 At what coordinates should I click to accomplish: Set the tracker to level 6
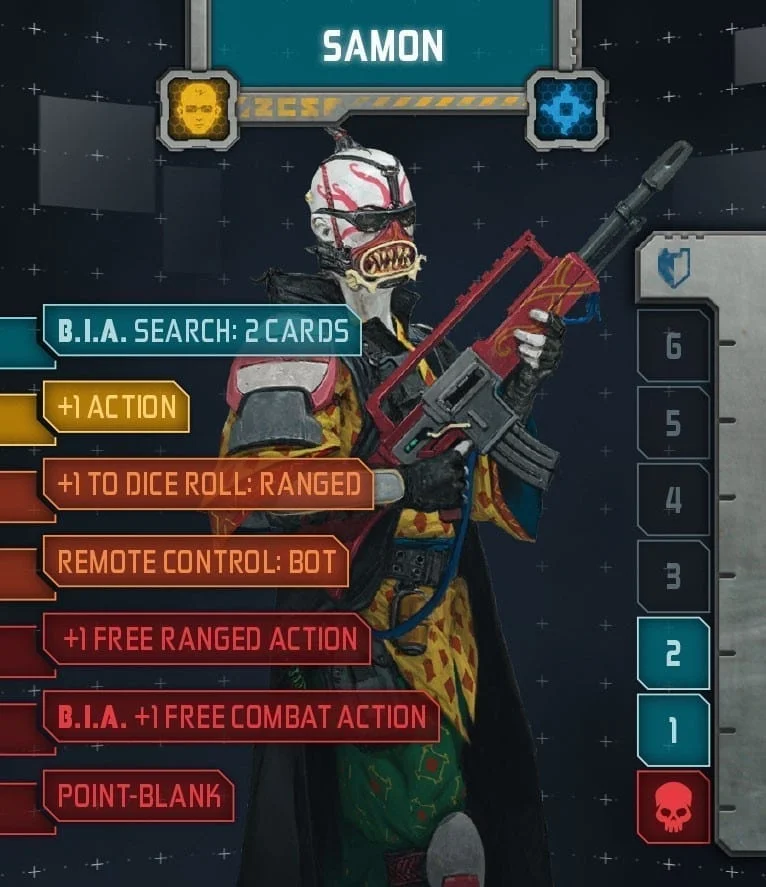point(673,346)
